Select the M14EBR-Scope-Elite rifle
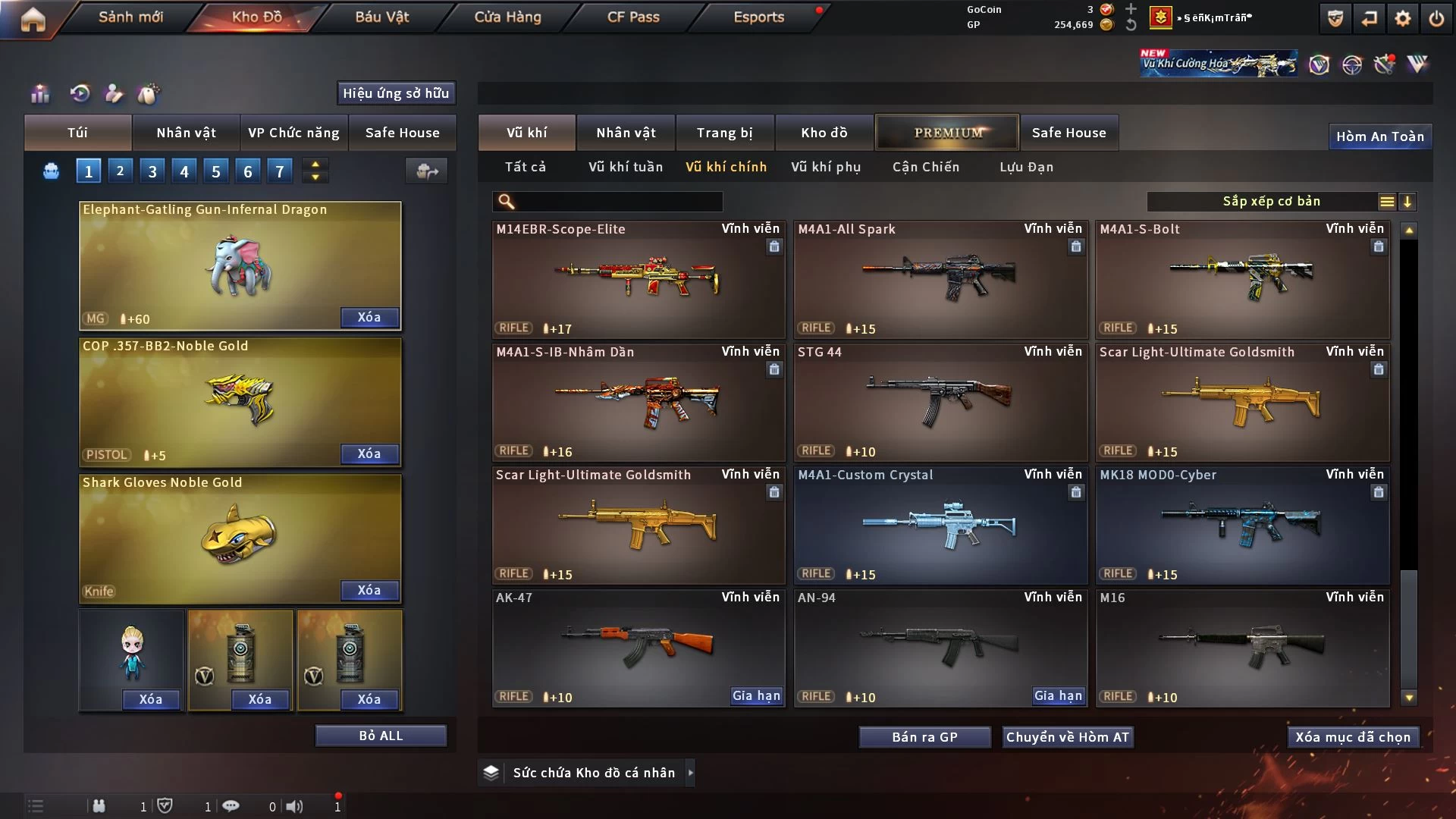Screen dimensions: 1456x819 click(x=638, y=279)
